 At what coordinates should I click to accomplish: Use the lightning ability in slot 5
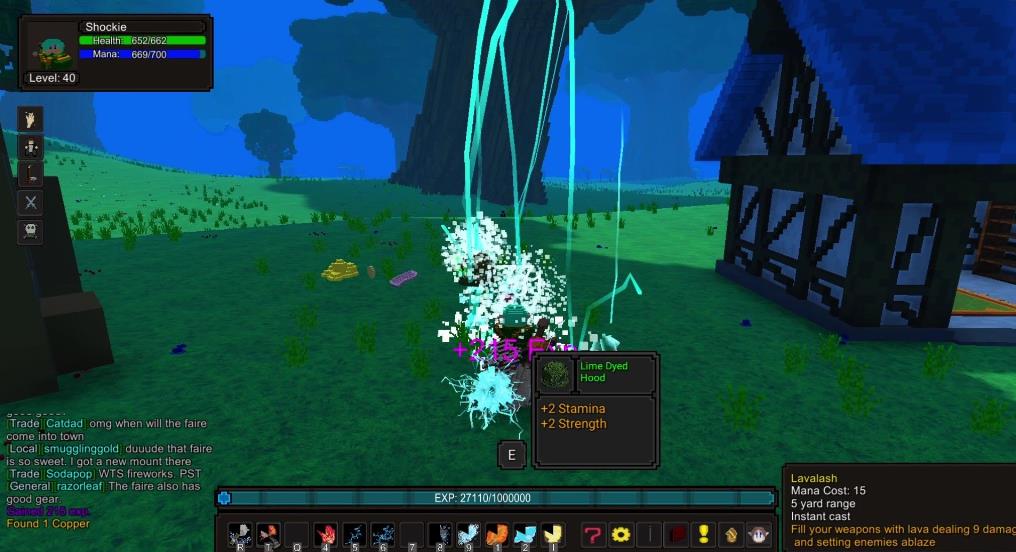pyautogui.click(x=353, y=535)
